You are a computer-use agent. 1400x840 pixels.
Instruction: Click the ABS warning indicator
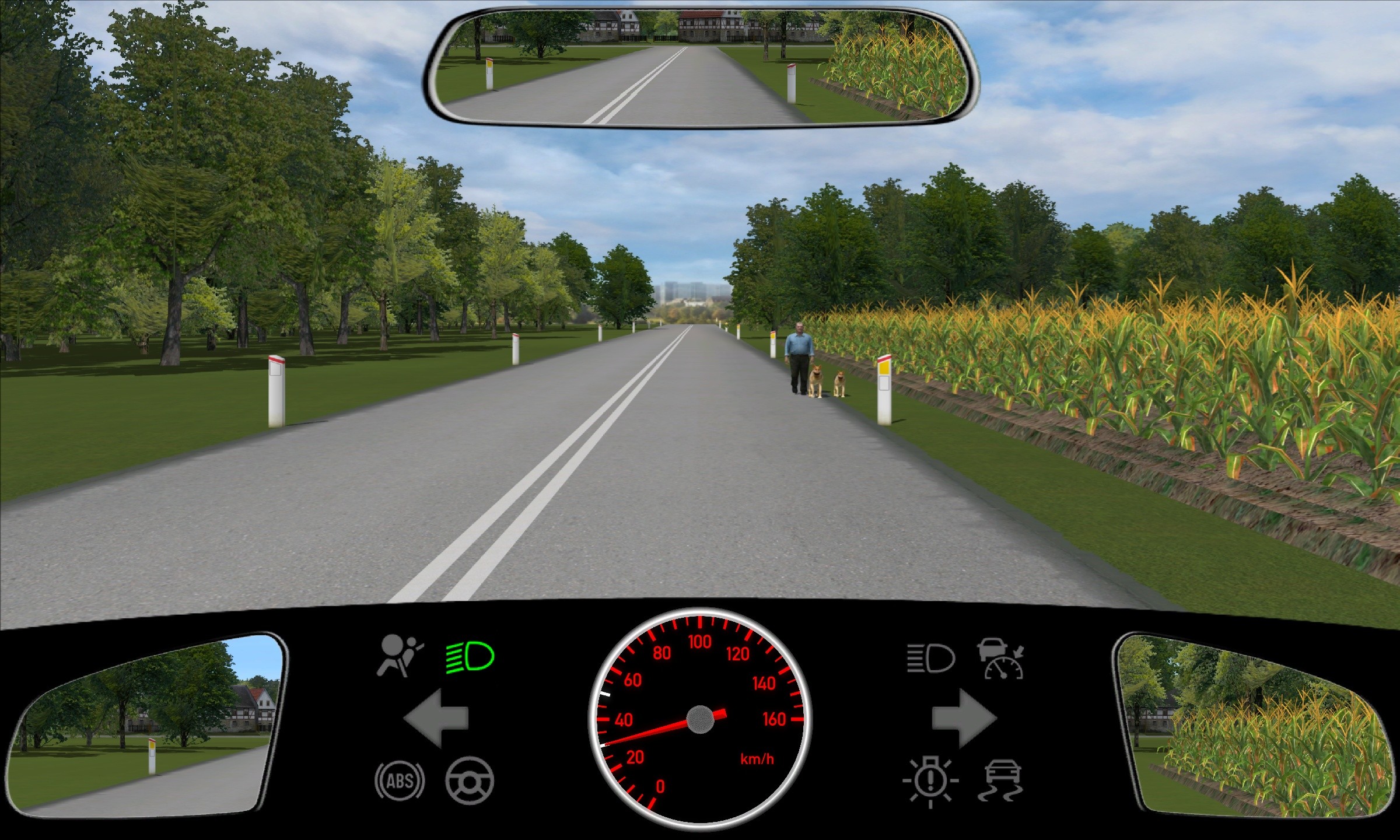[x=400, y=780]
